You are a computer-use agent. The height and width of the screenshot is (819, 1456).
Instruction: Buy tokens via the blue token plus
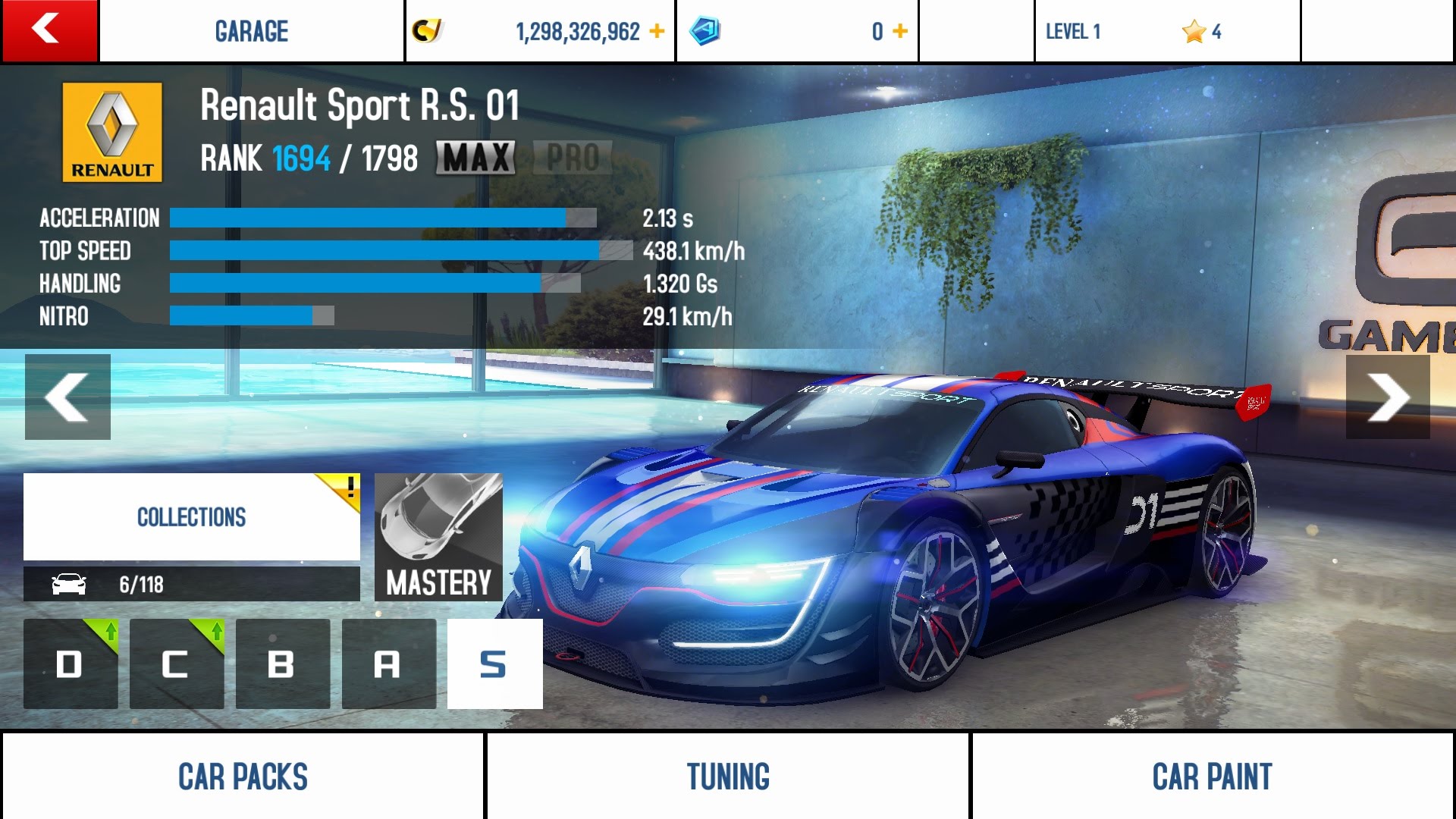[900, 31]
